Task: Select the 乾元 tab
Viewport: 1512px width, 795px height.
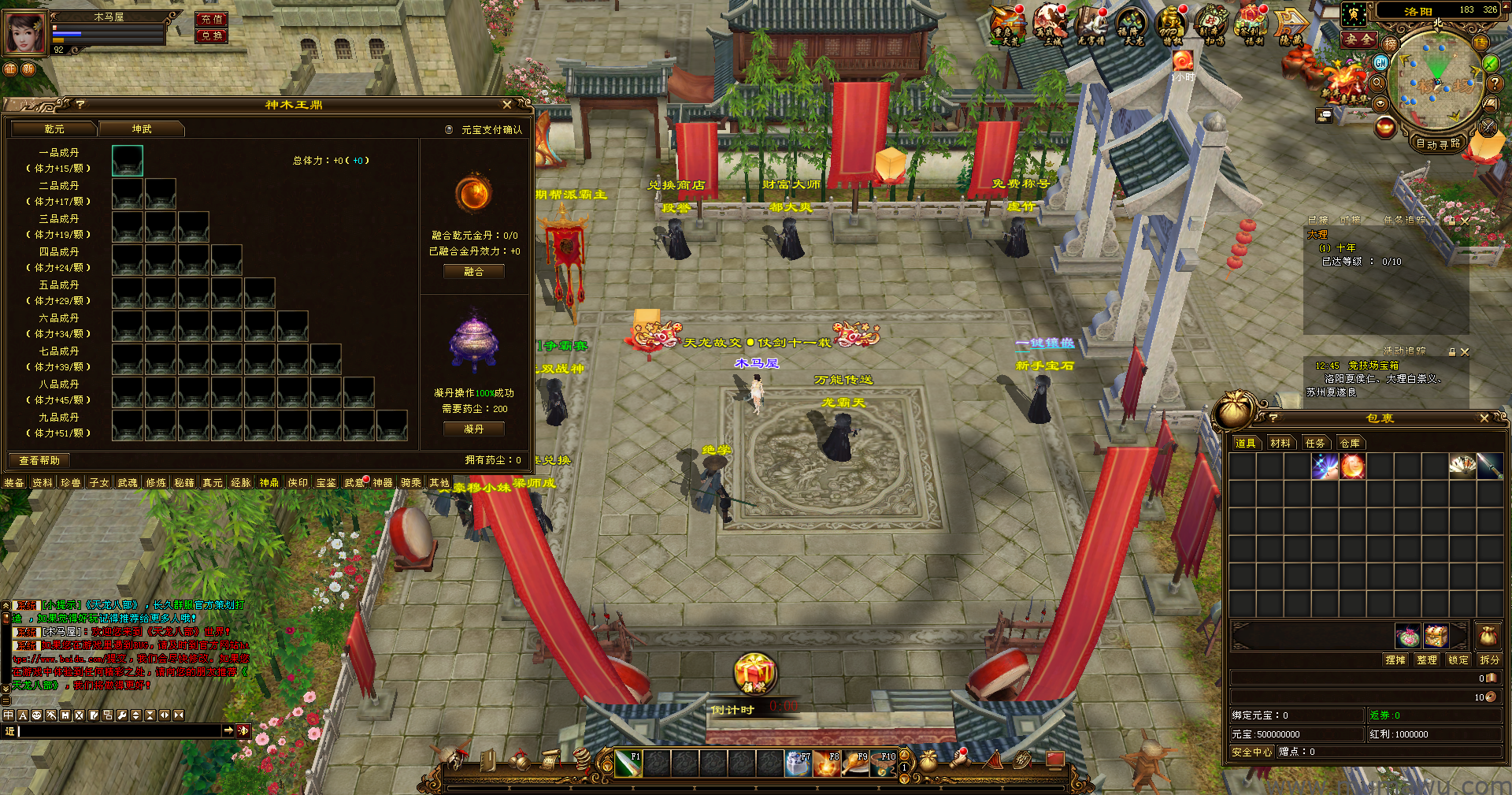Action: 54,129
